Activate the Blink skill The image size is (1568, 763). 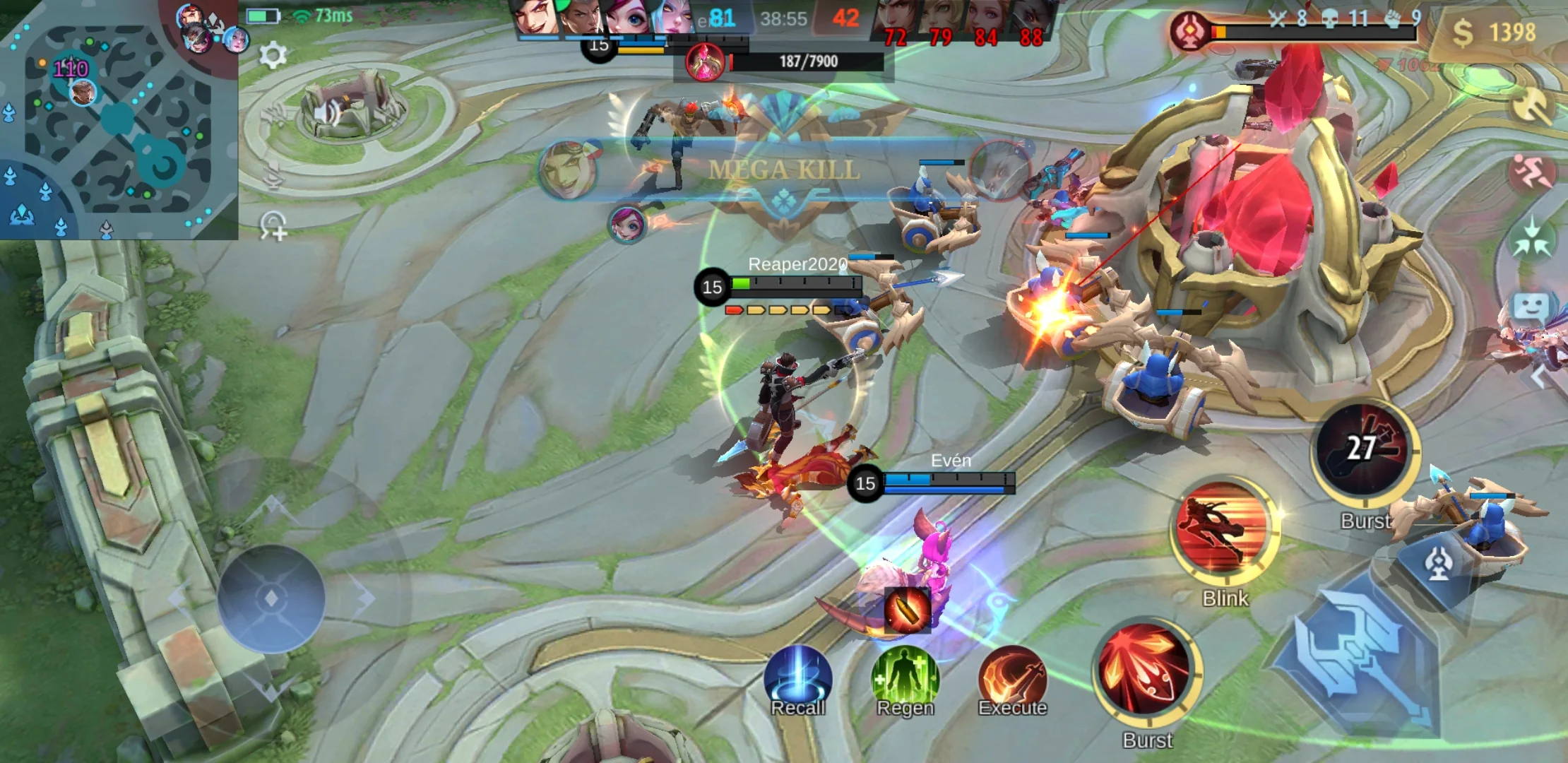[x=1225, y=530]
